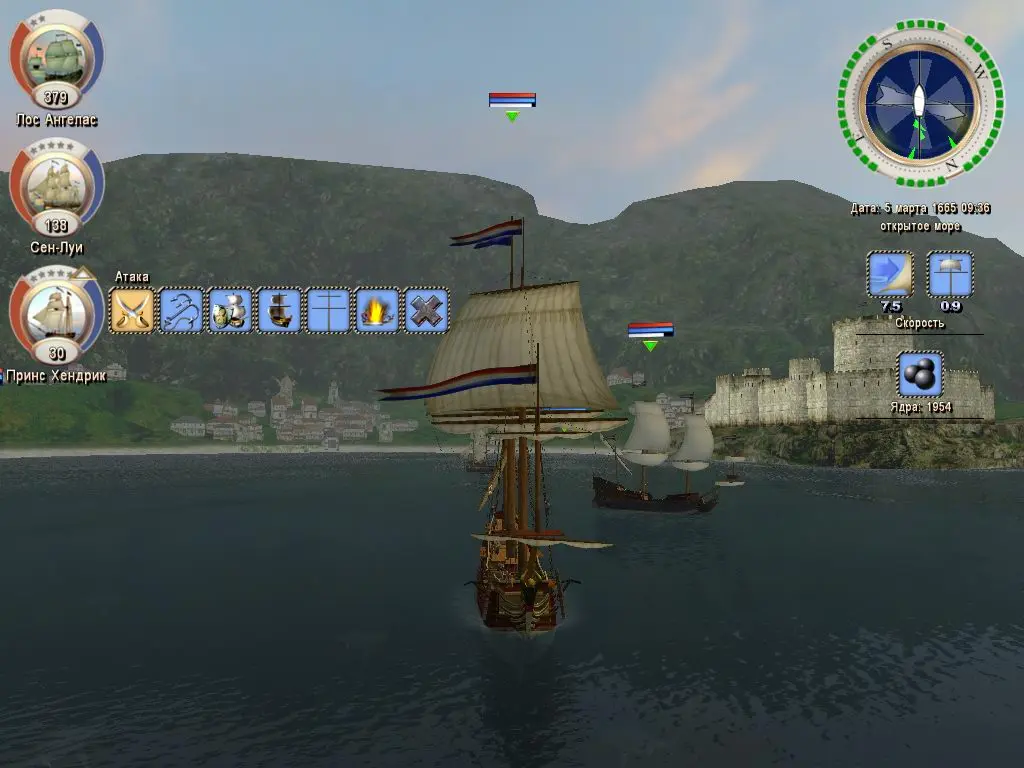Click the wind speed sail icon
Screen dimensions: 1024x768
click(889, 274)
